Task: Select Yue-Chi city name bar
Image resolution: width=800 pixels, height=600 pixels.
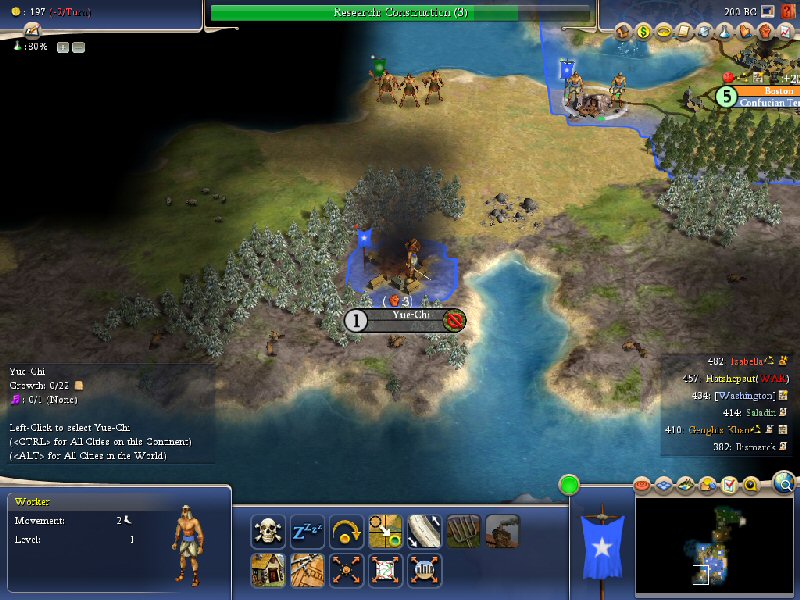Action: tap(404, 320)
